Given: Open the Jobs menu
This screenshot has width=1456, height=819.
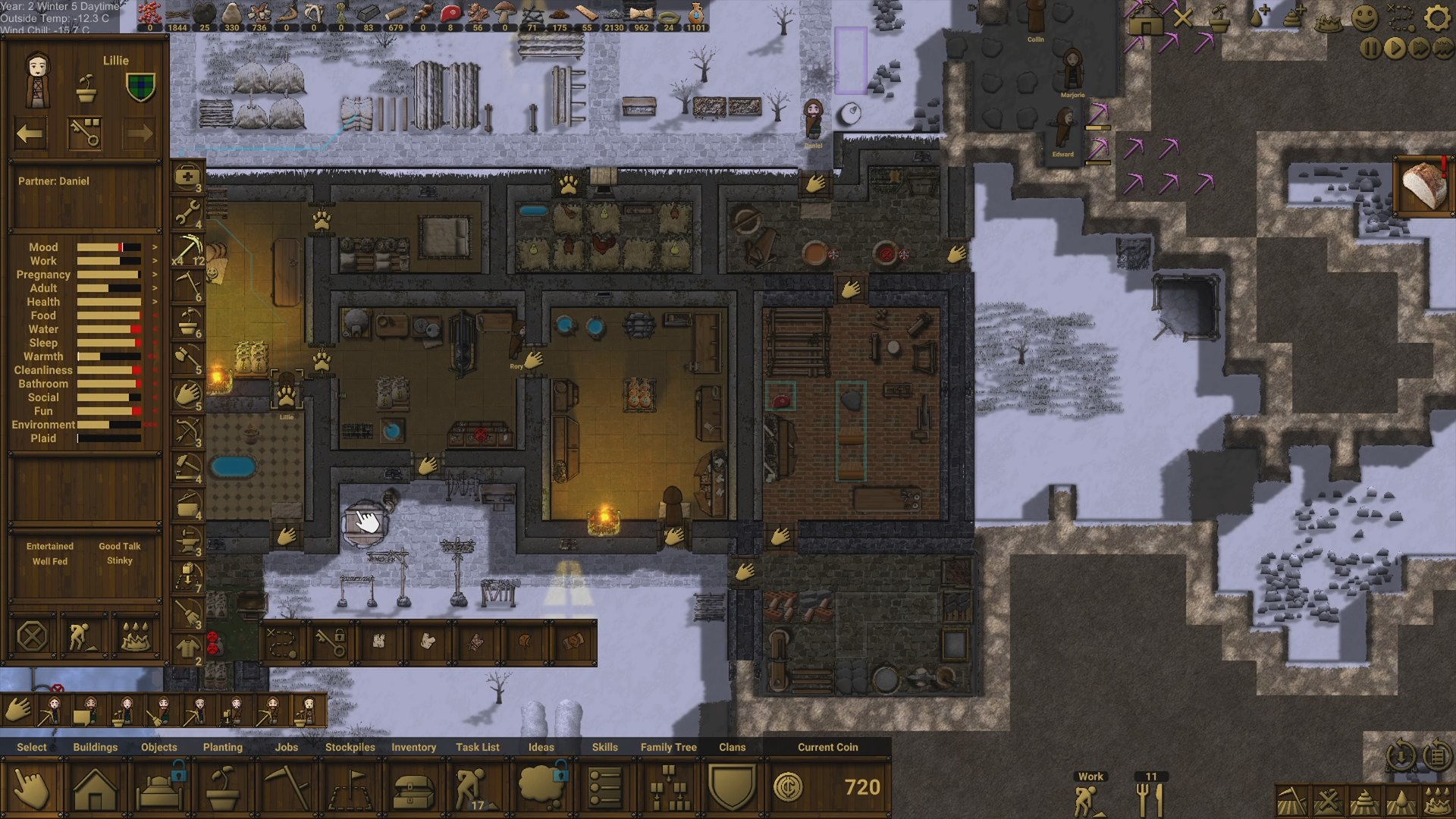Looking at the screenshot, I should point(287,788).
